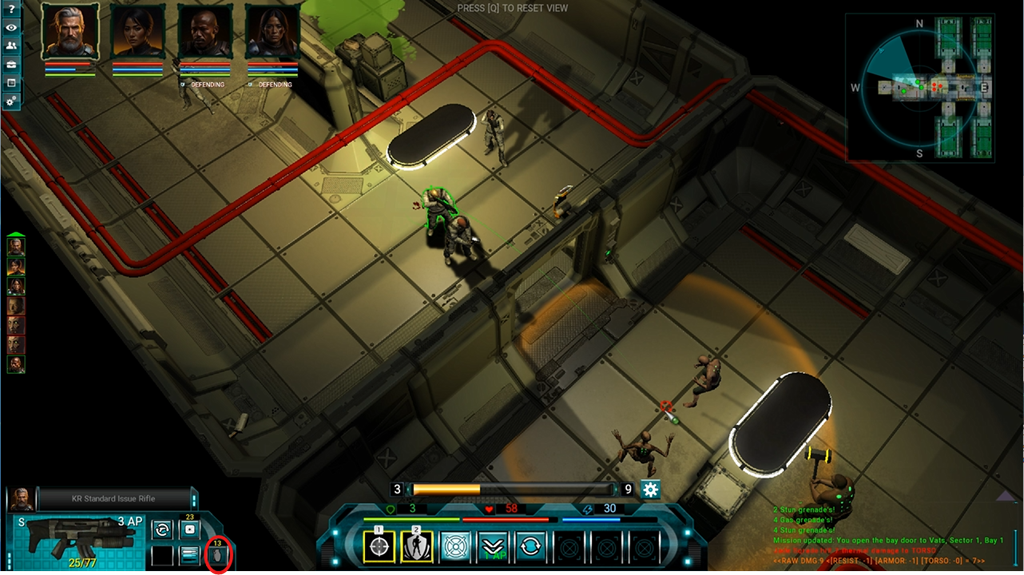Open the game settings gear in sidebar
This screenshot has width=1024, height=575.
pyautogui.click(x=11, y=101)
